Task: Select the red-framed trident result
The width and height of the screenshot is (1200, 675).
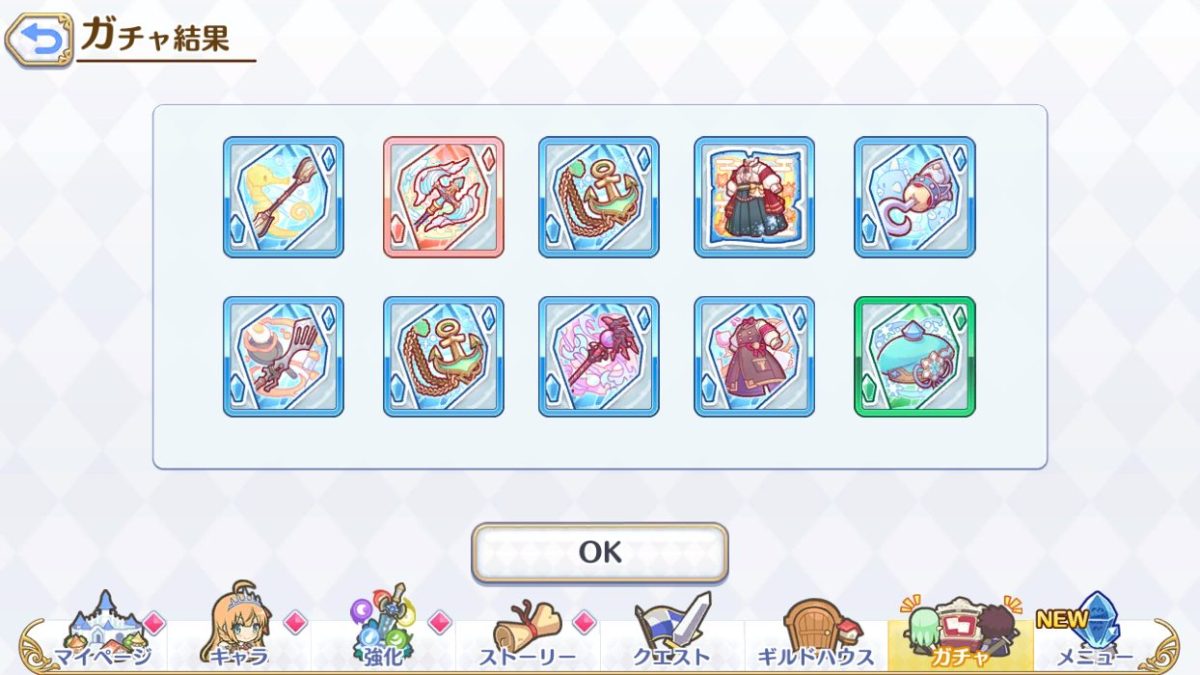Action: pyautogui.click(x=443, y=197)
